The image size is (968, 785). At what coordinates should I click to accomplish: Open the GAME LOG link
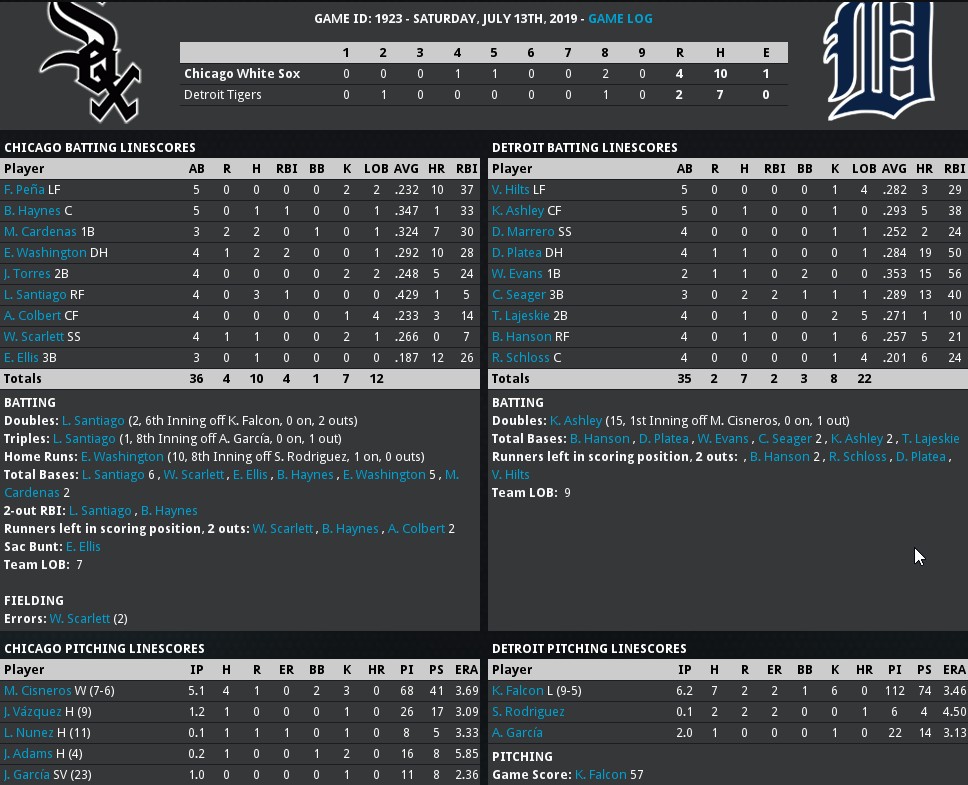click(620, 18)
